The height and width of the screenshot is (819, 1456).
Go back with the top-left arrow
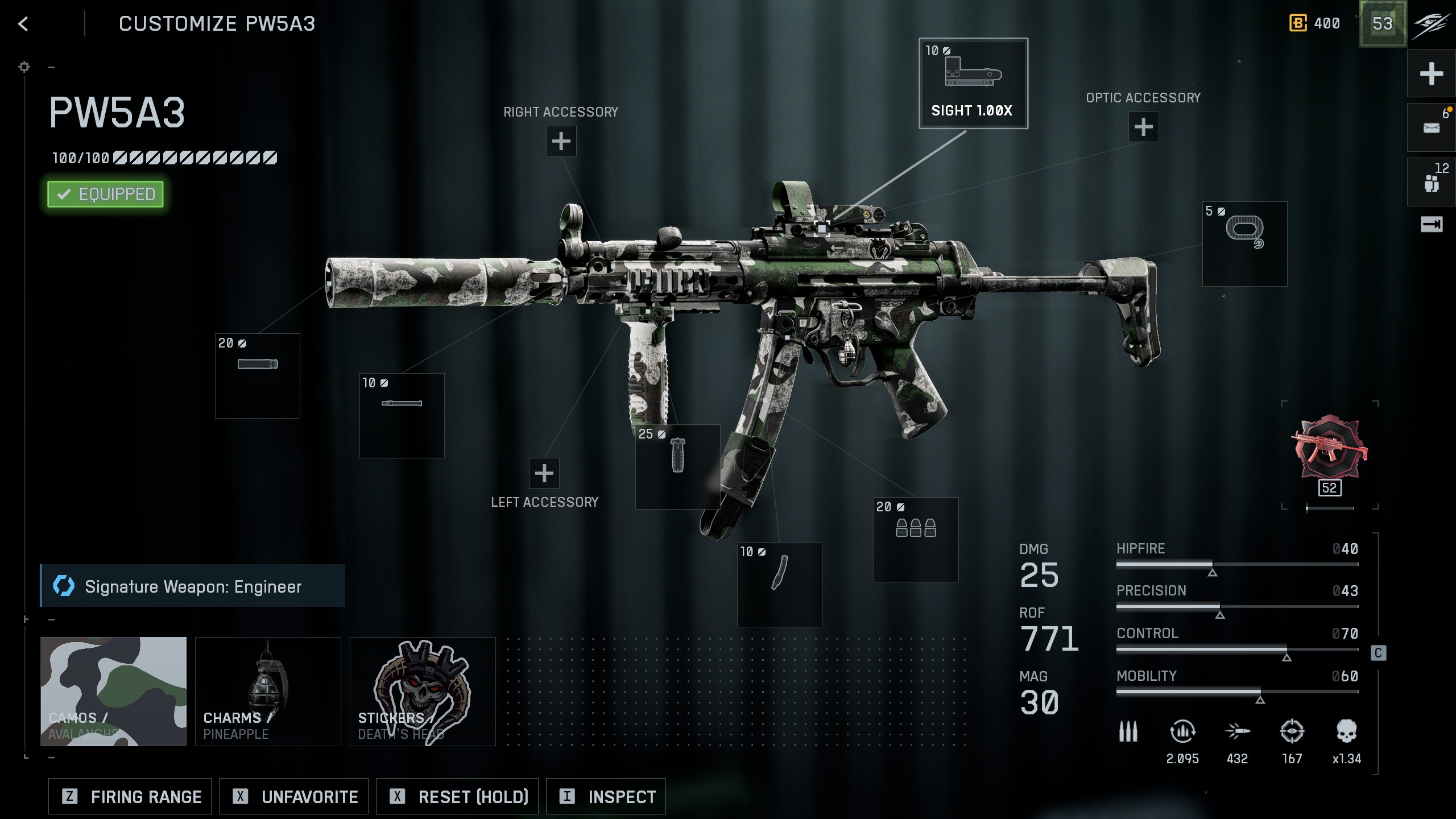point(23,24)
